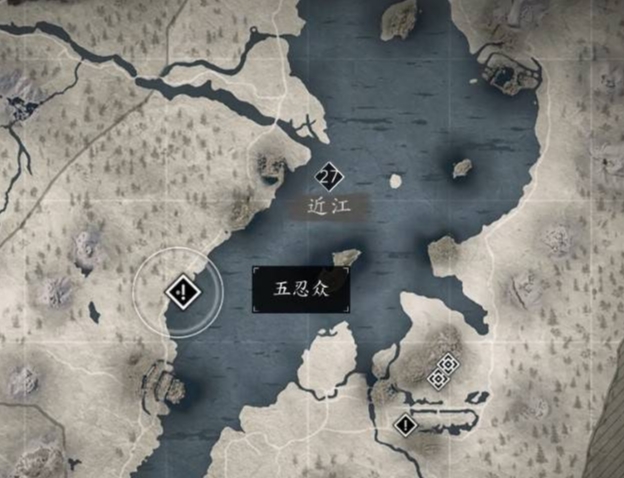Select the ringed exclamation quest marker
Image resolution: width=624 pixels, height=478 pixels.
coord(182,292)
